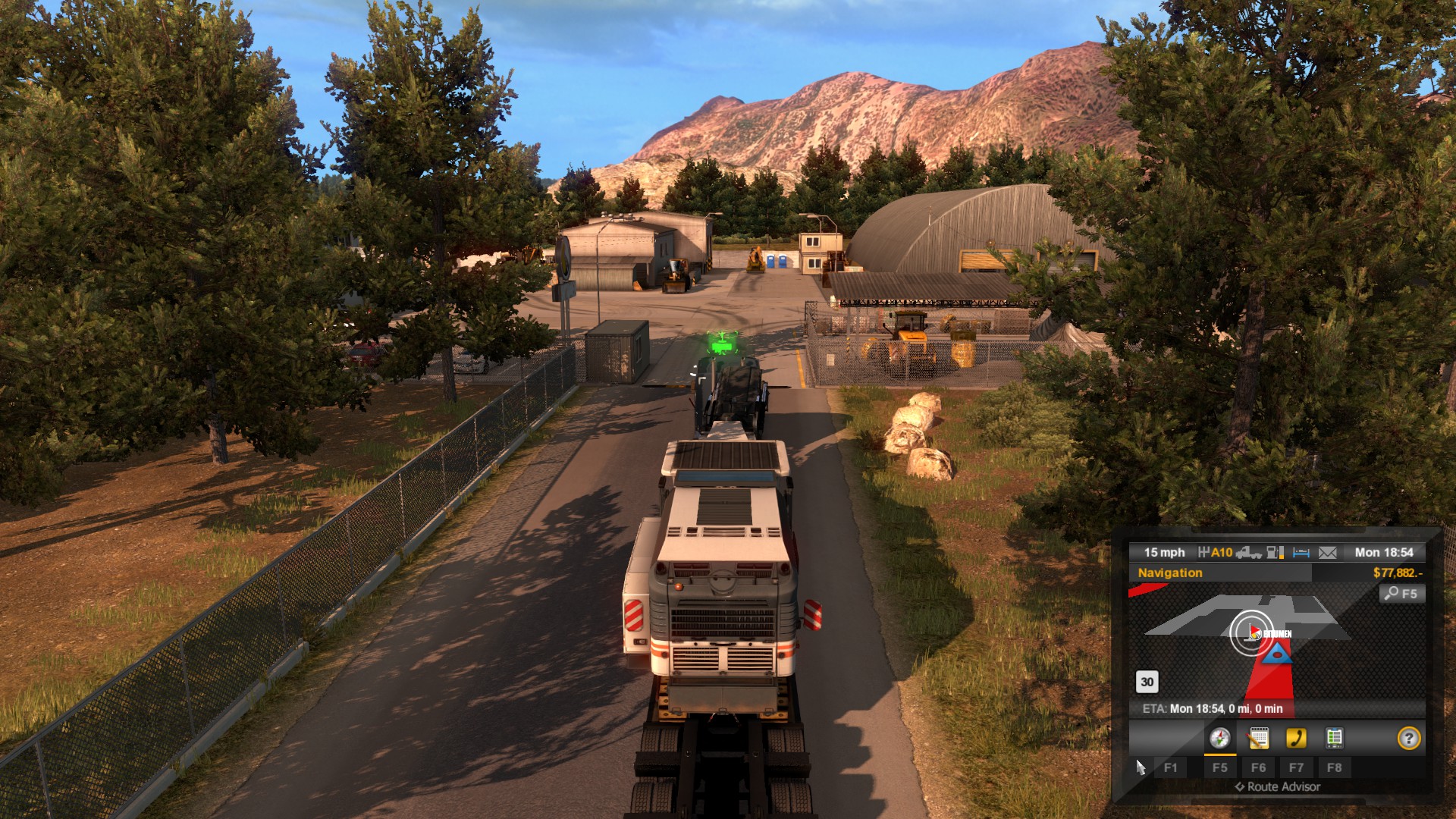Open the yellow phone assistance tab
Viewport: 1456px width, 819px height.
(x=1296, y=738)
